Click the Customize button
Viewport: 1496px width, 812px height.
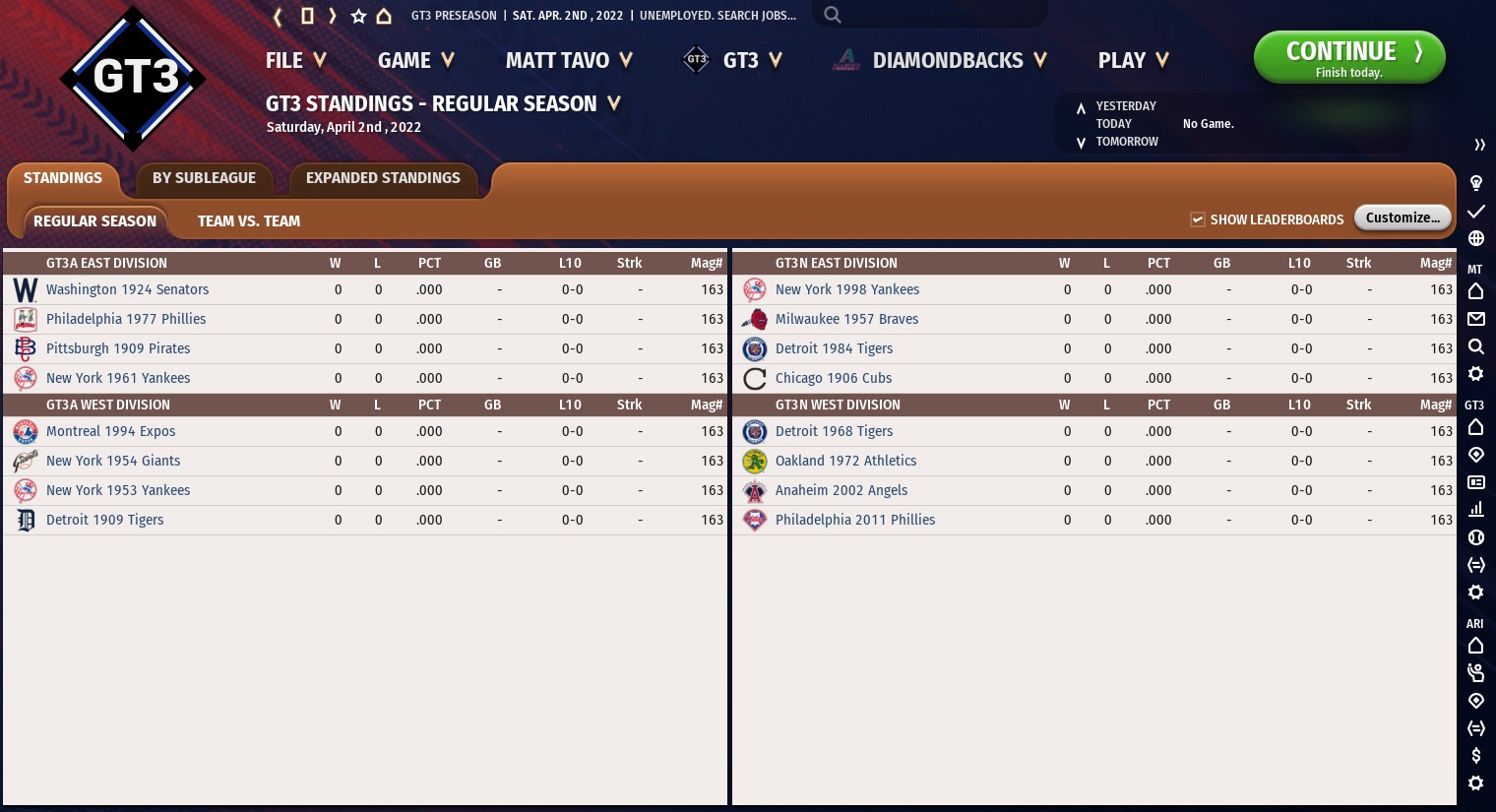1402,218
